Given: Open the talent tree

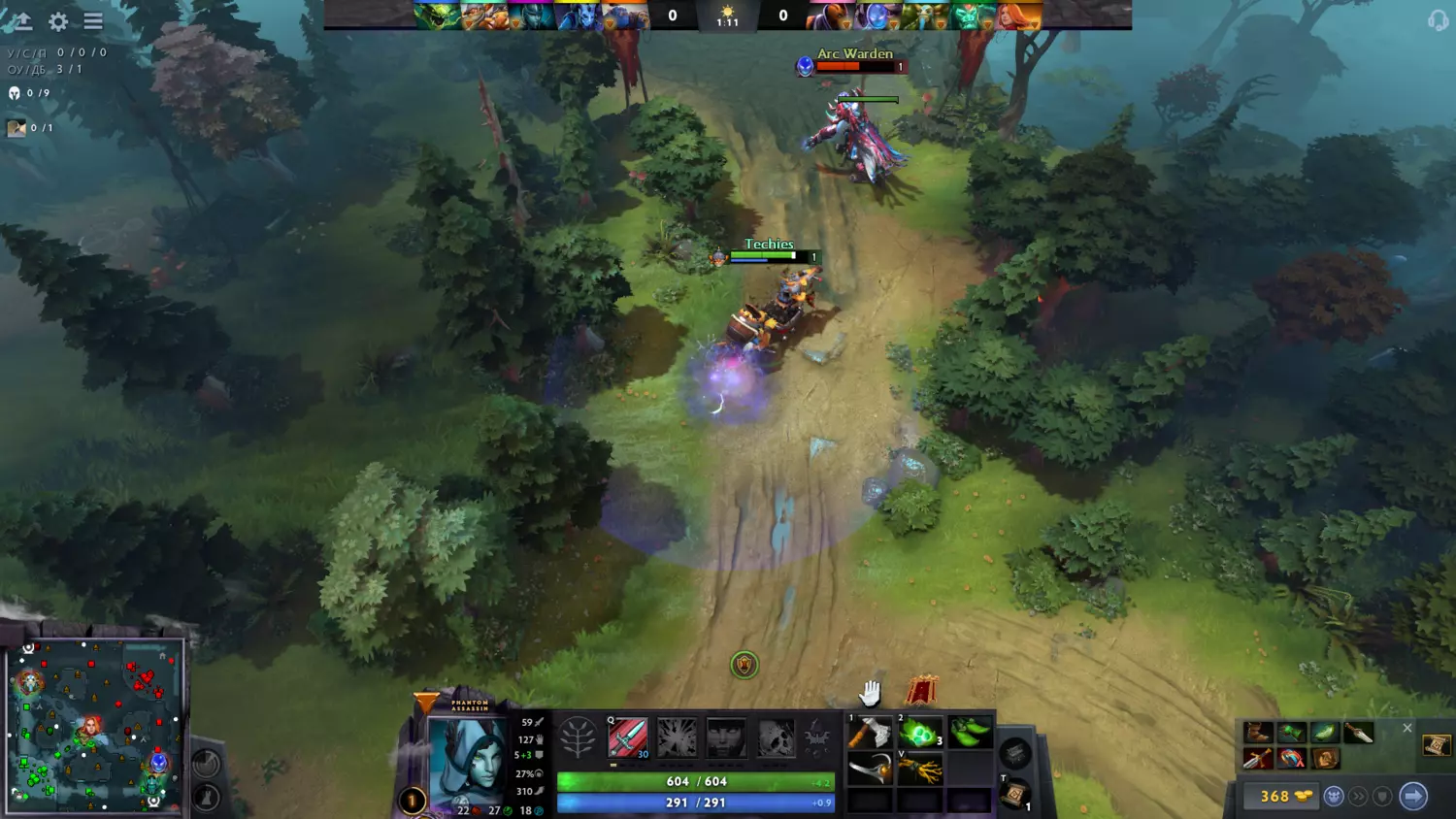Looking at the screenshot, I should (578, 738).
